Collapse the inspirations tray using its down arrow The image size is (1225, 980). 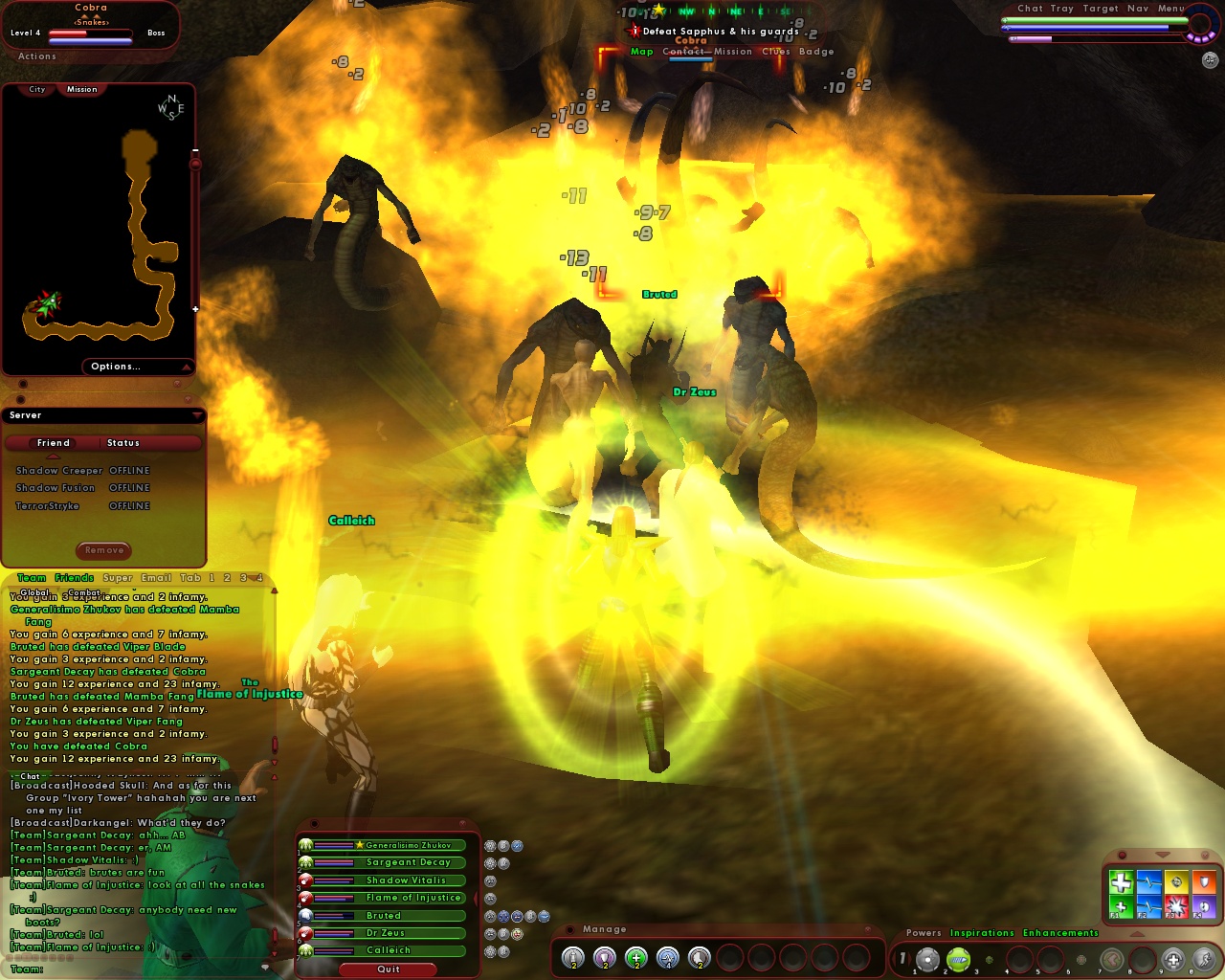tap(1163, 855)
